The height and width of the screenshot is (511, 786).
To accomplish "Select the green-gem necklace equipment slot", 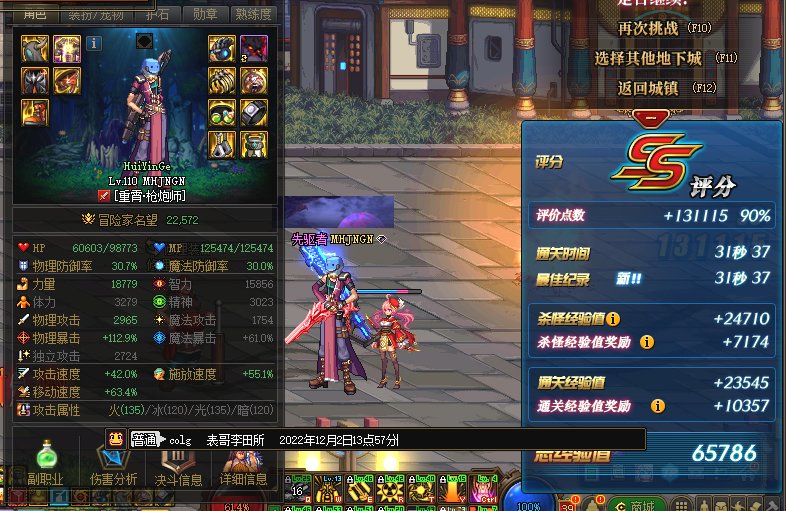I will 222,111.
